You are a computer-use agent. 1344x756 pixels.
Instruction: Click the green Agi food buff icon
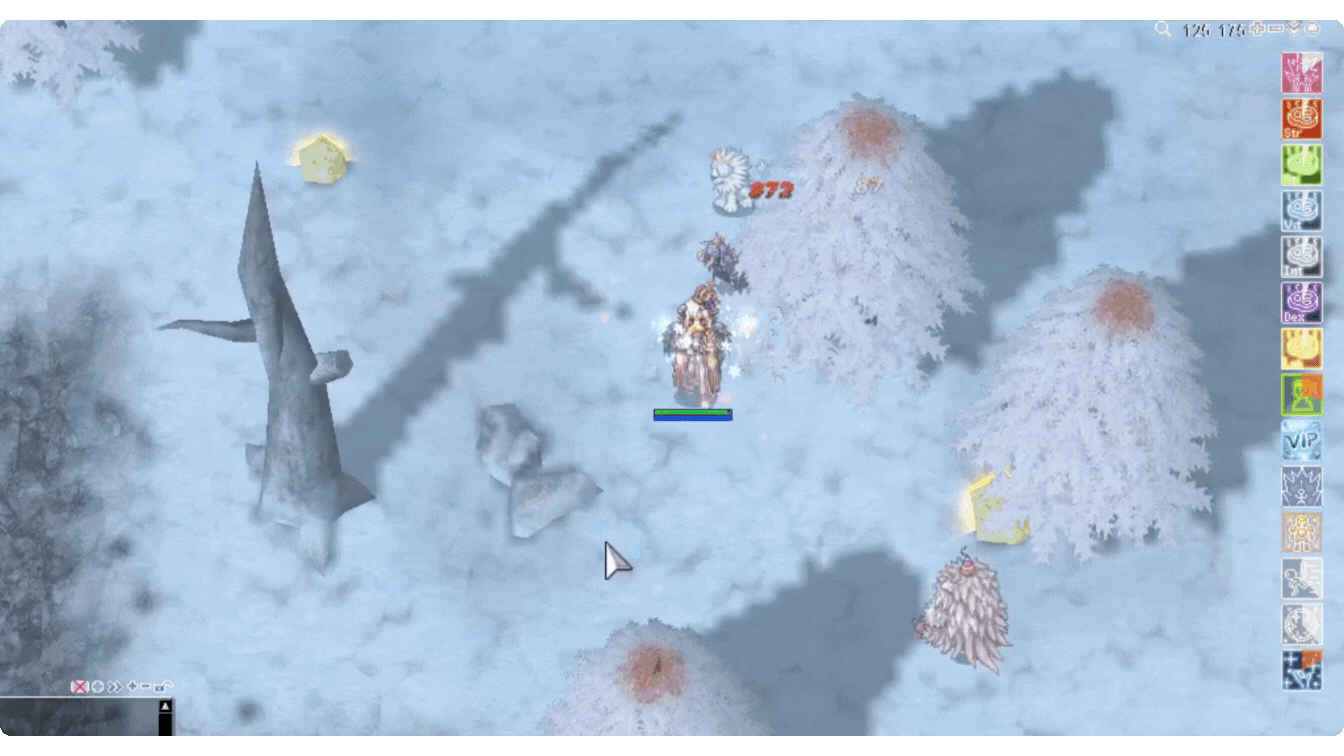1302,165
